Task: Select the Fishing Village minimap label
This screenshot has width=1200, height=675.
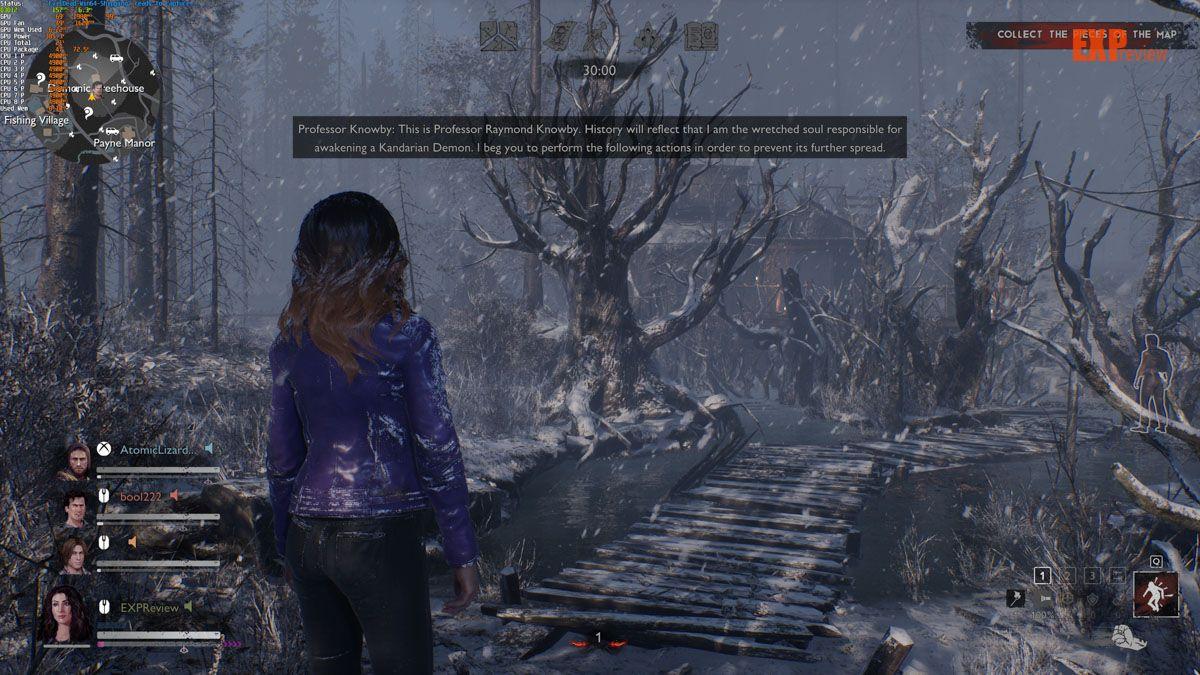Action: pos(36,120)
